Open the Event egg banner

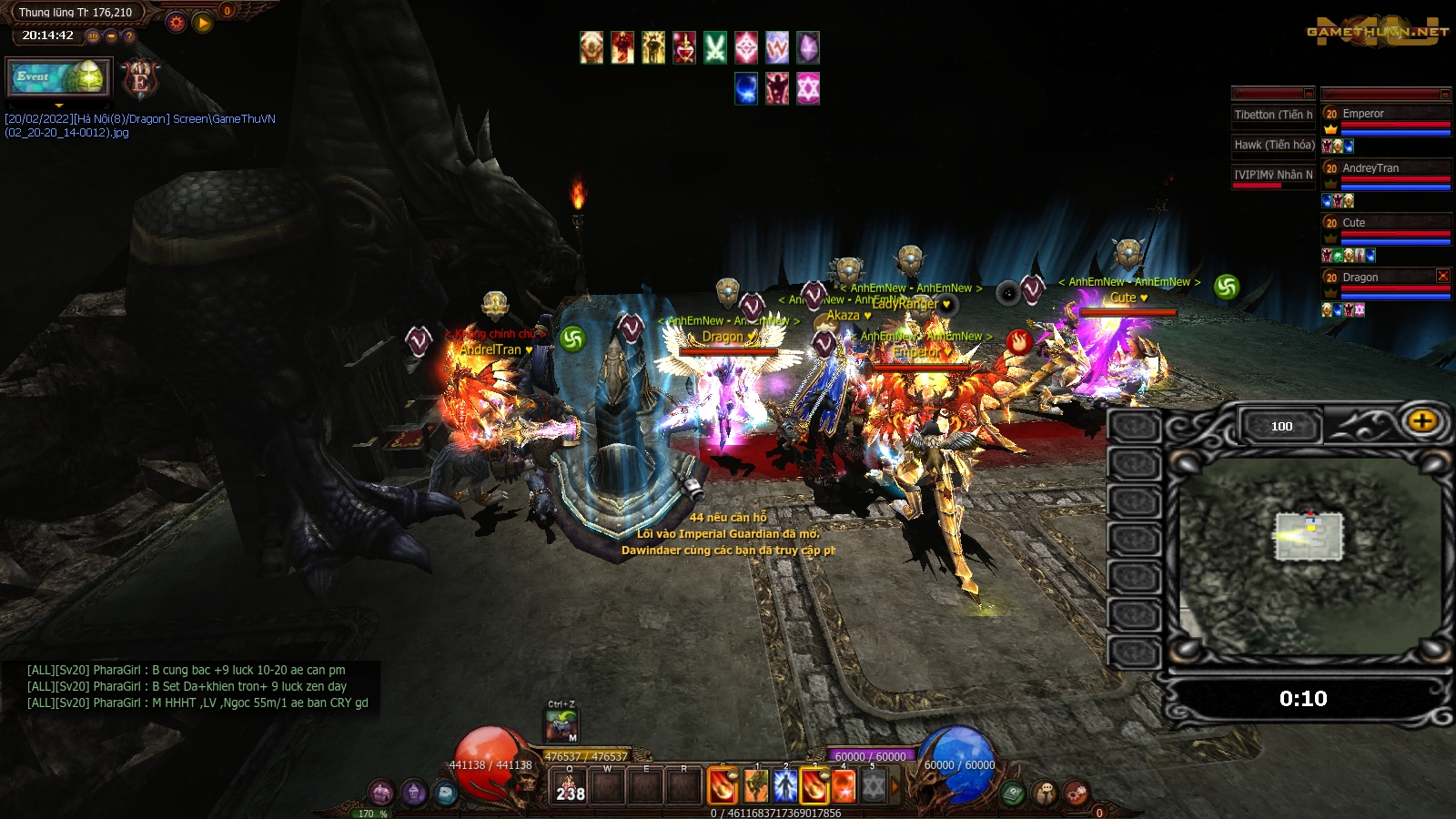[58, 77]
